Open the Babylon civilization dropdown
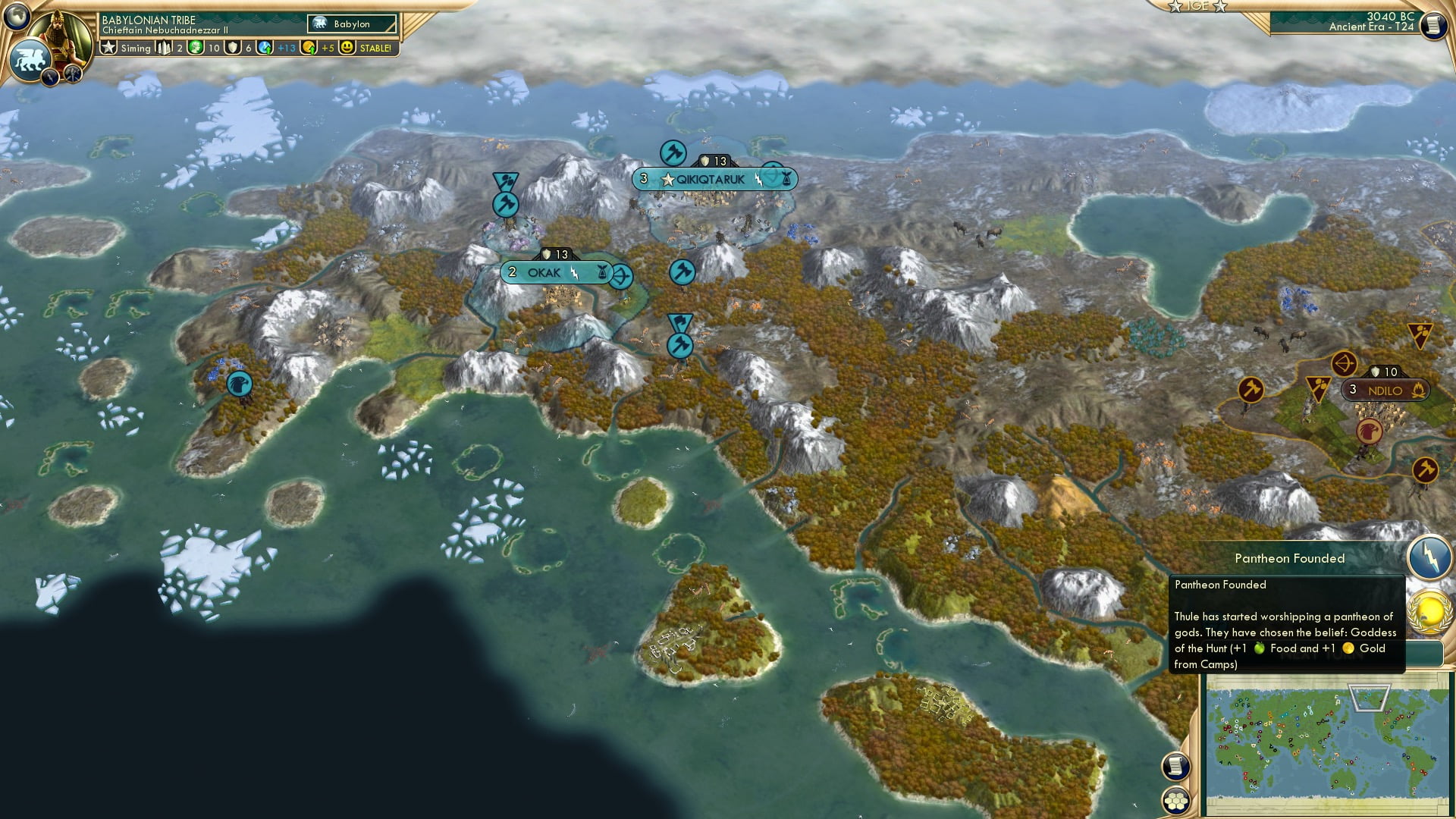The height and width of the screenshot is (819, 1456). [353, 24]
